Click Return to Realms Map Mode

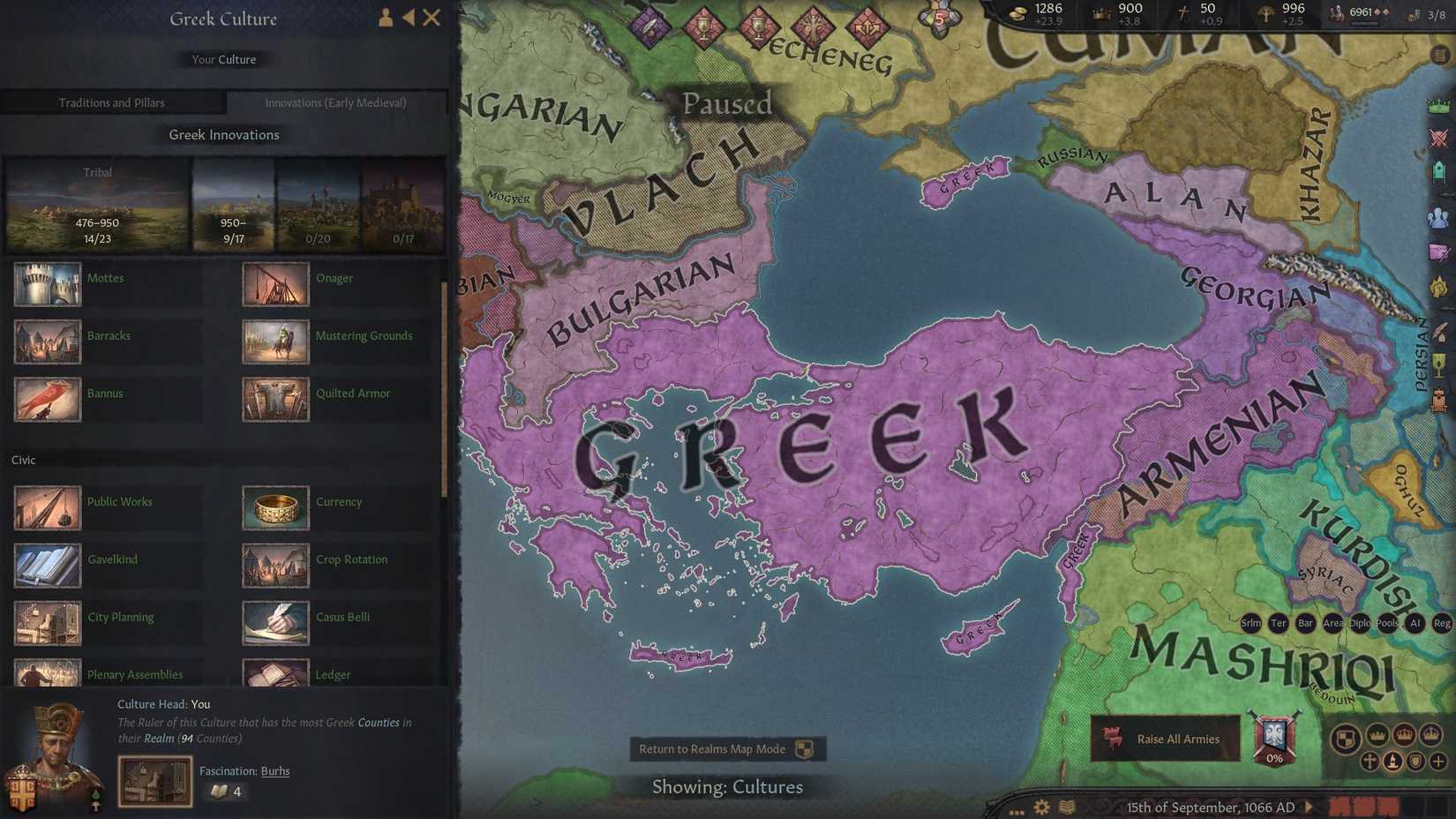(725, 749)
